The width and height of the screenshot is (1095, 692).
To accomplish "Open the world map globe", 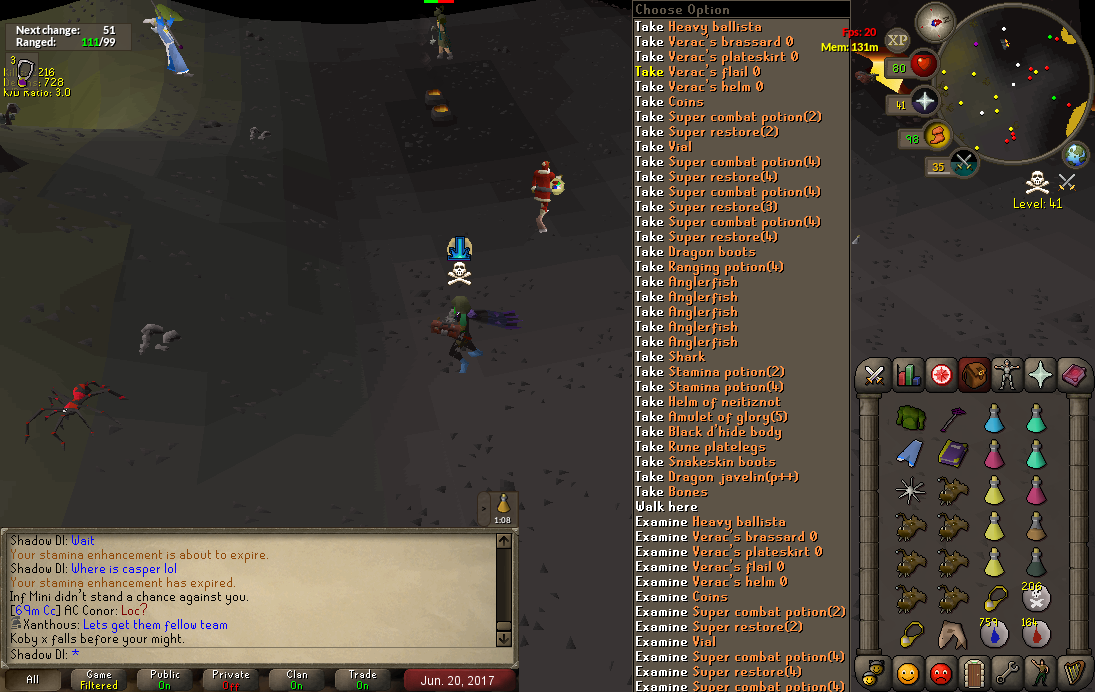I will click(x=1076, y=155).
